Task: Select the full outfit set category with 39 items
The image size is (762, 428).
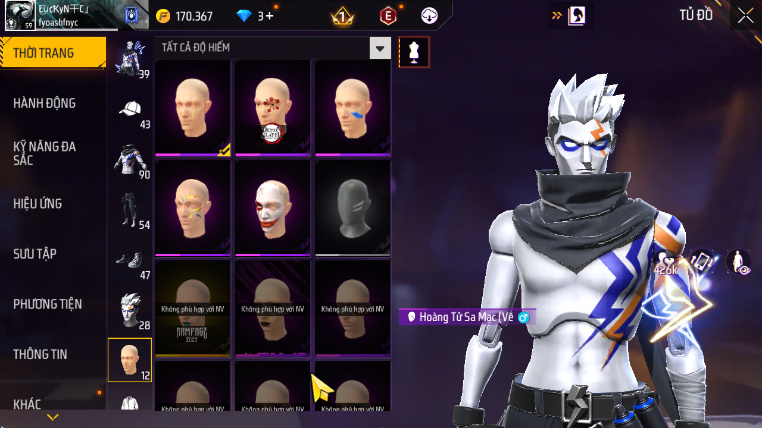Action: click(130, 60)
